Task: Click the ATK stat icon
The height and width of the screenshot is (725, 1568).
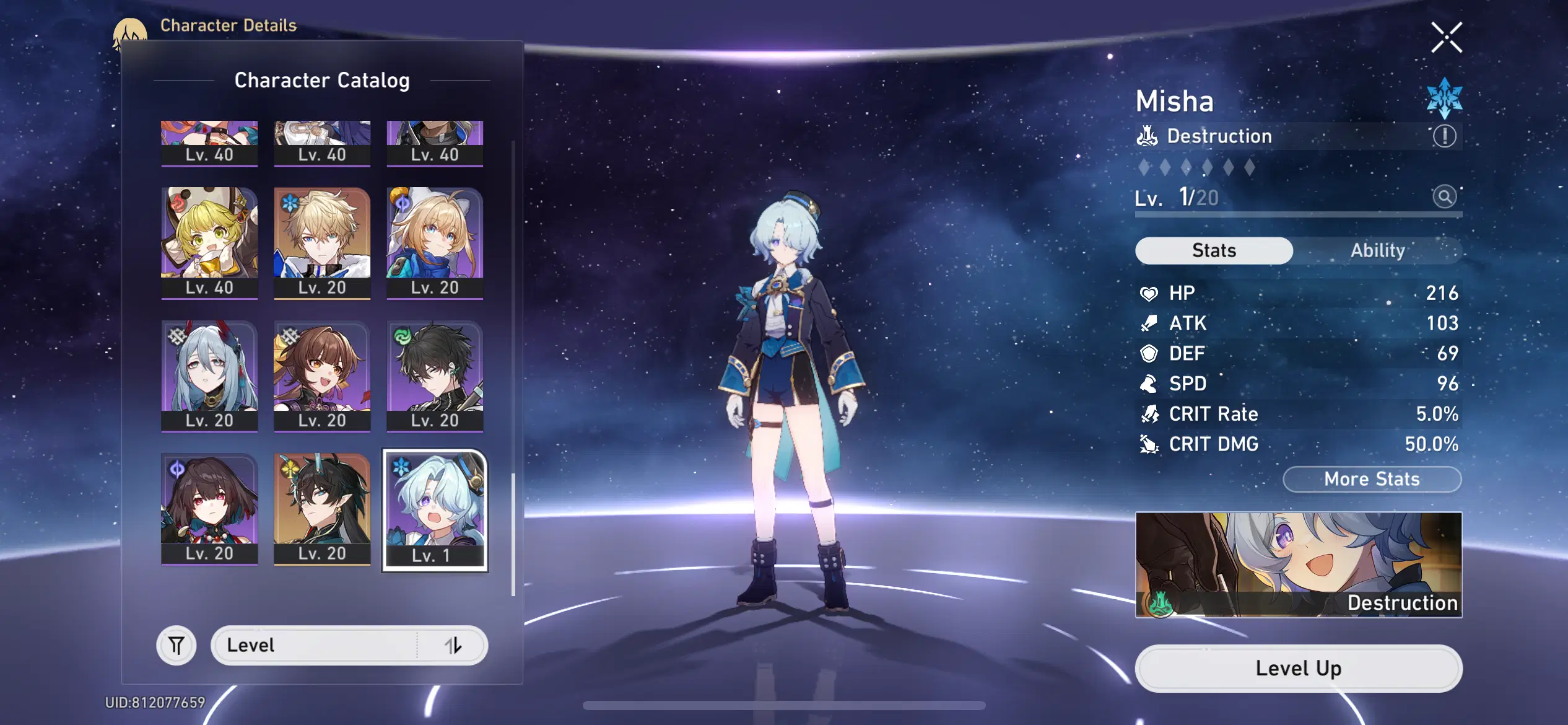Action: (1149, 323)
